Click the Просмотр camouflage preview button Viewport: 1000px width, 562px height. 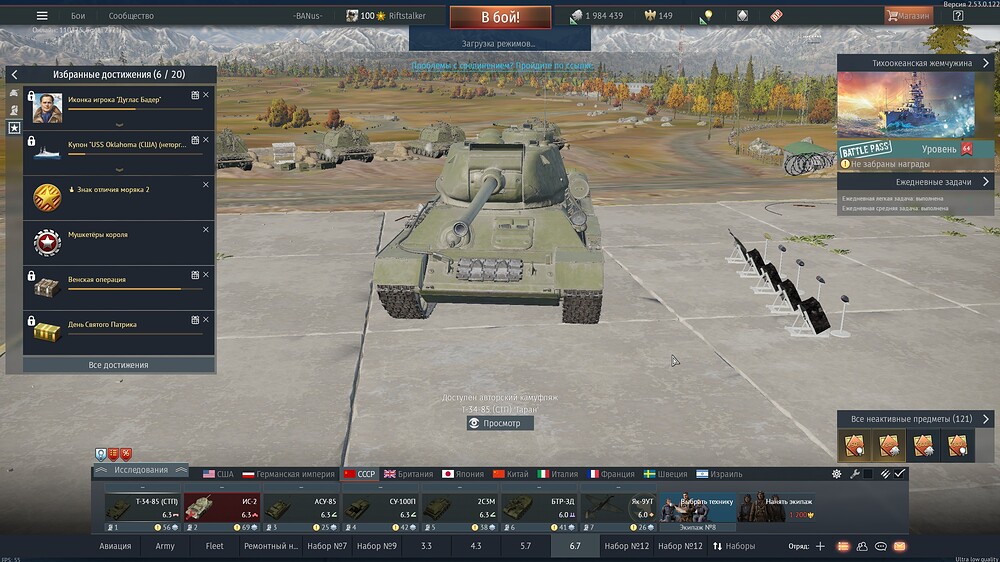[500, 423]
